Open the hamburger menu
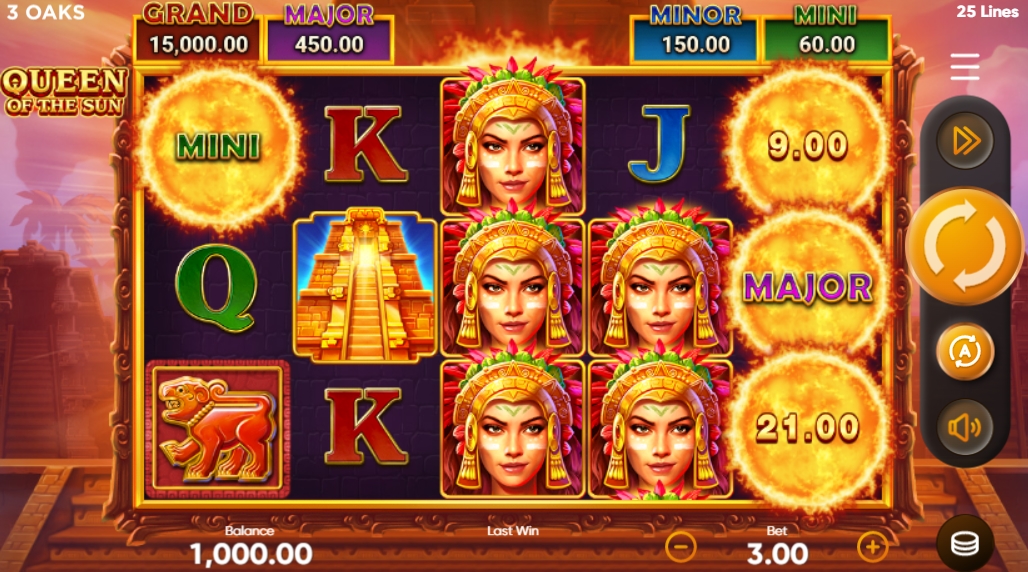The image size is (1028, 572). click(965, 67)
